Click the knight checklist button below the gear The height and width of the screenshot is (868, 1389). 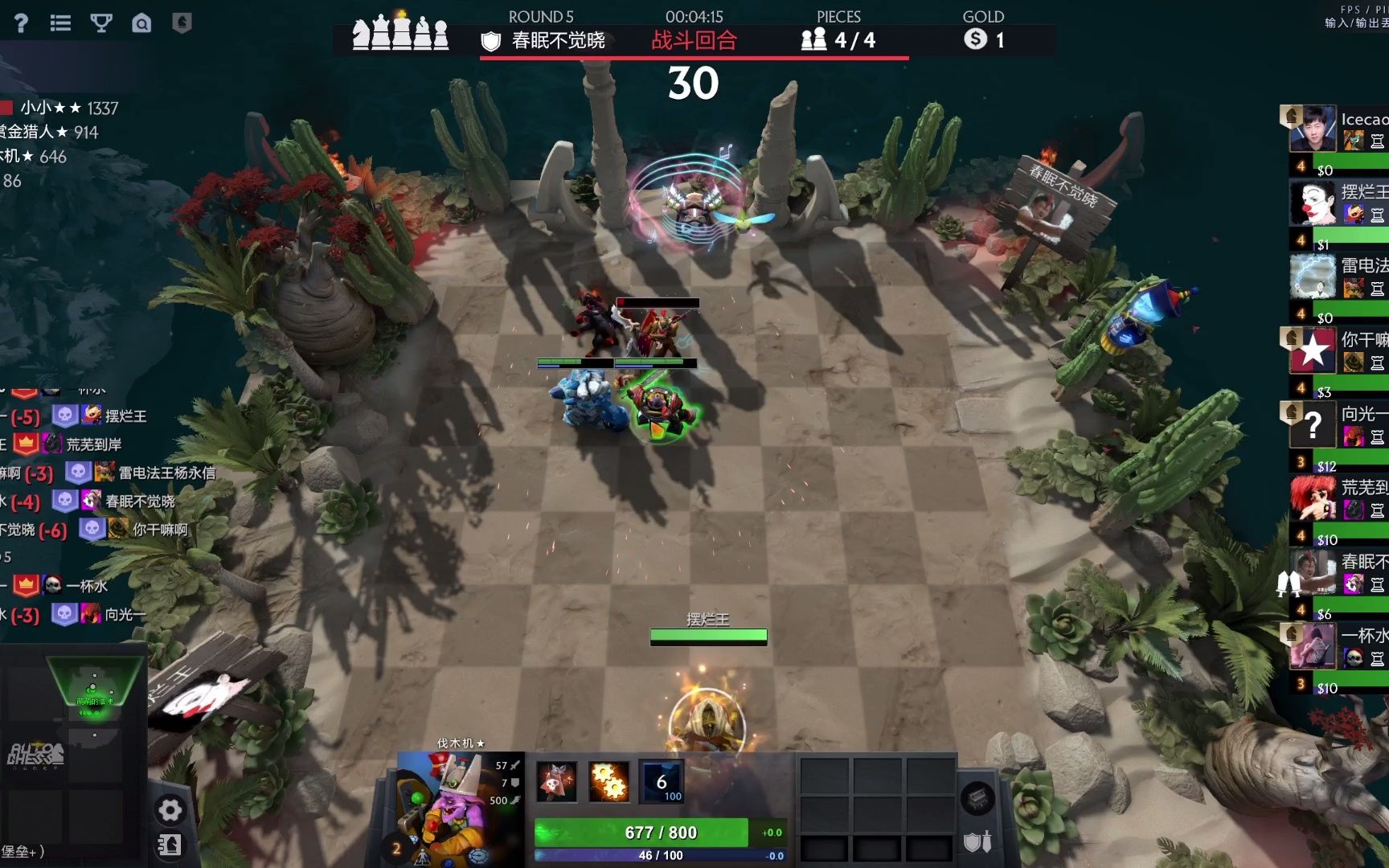click(170, 845)
